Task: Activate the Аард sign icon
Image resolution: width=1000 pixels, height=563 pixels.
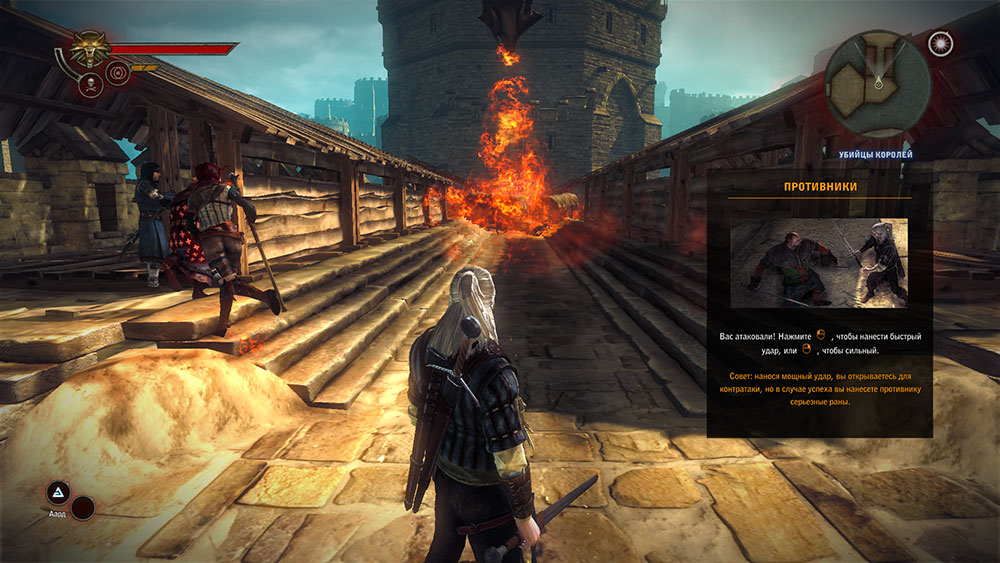Action: (x=58, y=492)
